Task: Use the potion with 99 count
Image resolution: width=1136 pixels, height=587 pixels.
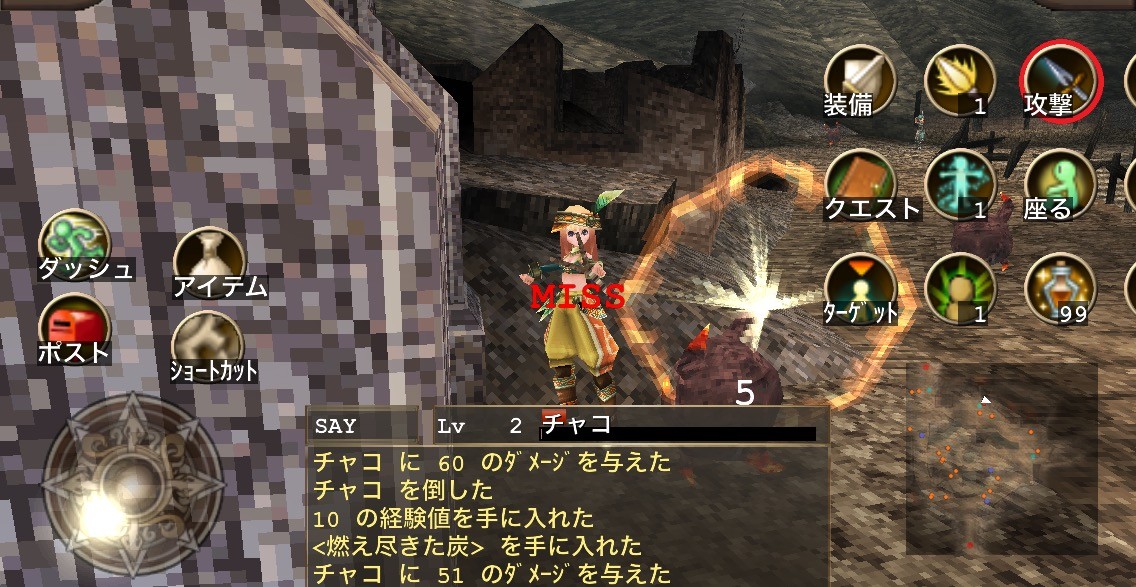Action: [1060, 289]
